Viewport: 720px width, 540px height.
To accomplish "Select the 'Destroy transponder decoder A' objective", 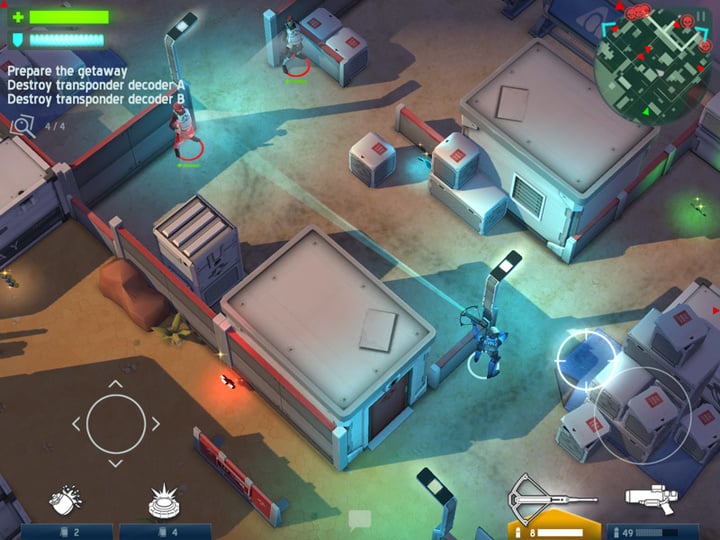I will click(110, 85).
